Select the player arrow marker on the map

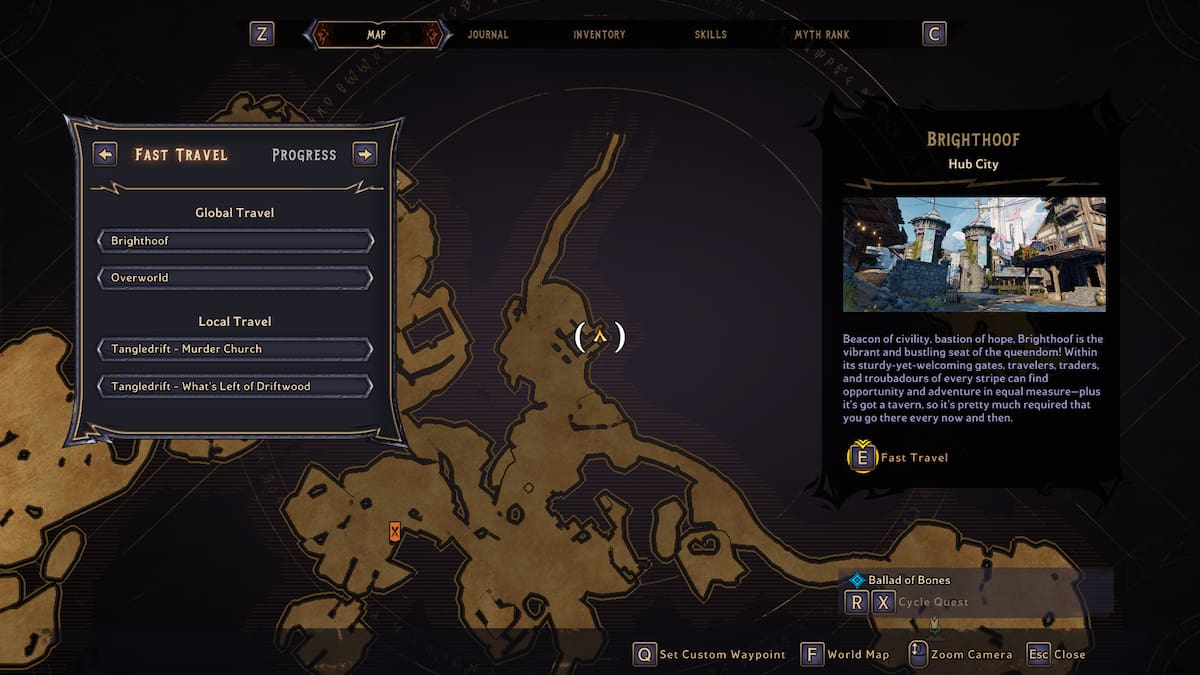pos(600,337)
